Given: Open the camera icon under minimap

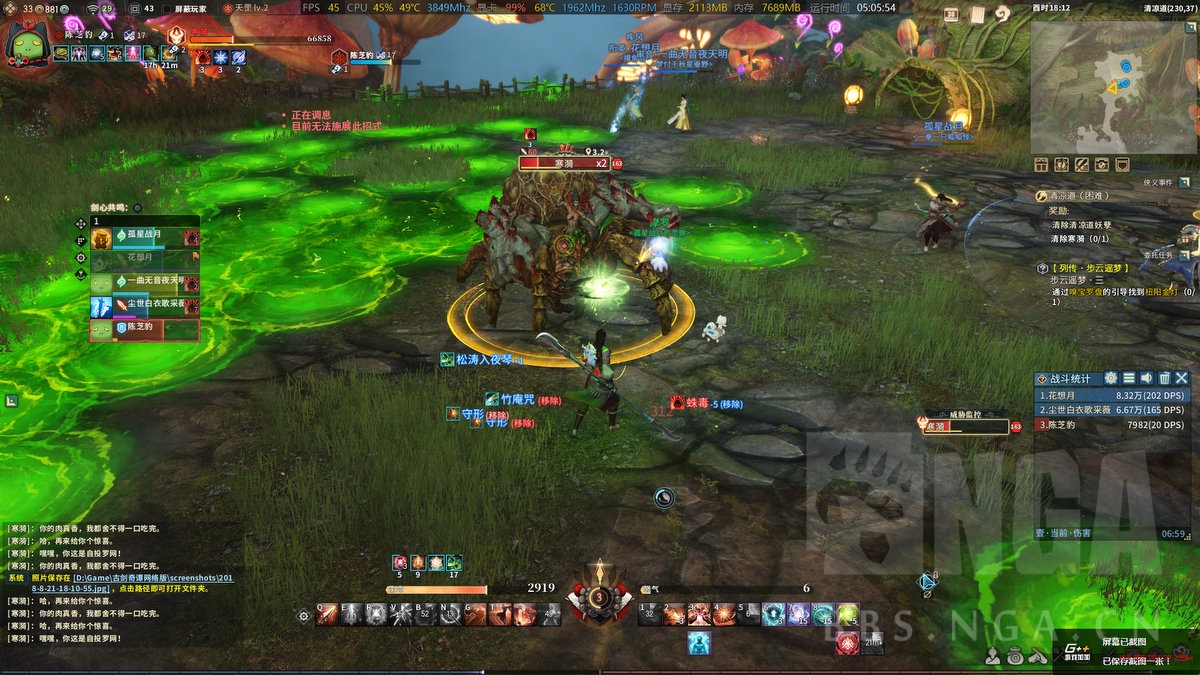Looking at the screenshot, I should (1102, 164).
